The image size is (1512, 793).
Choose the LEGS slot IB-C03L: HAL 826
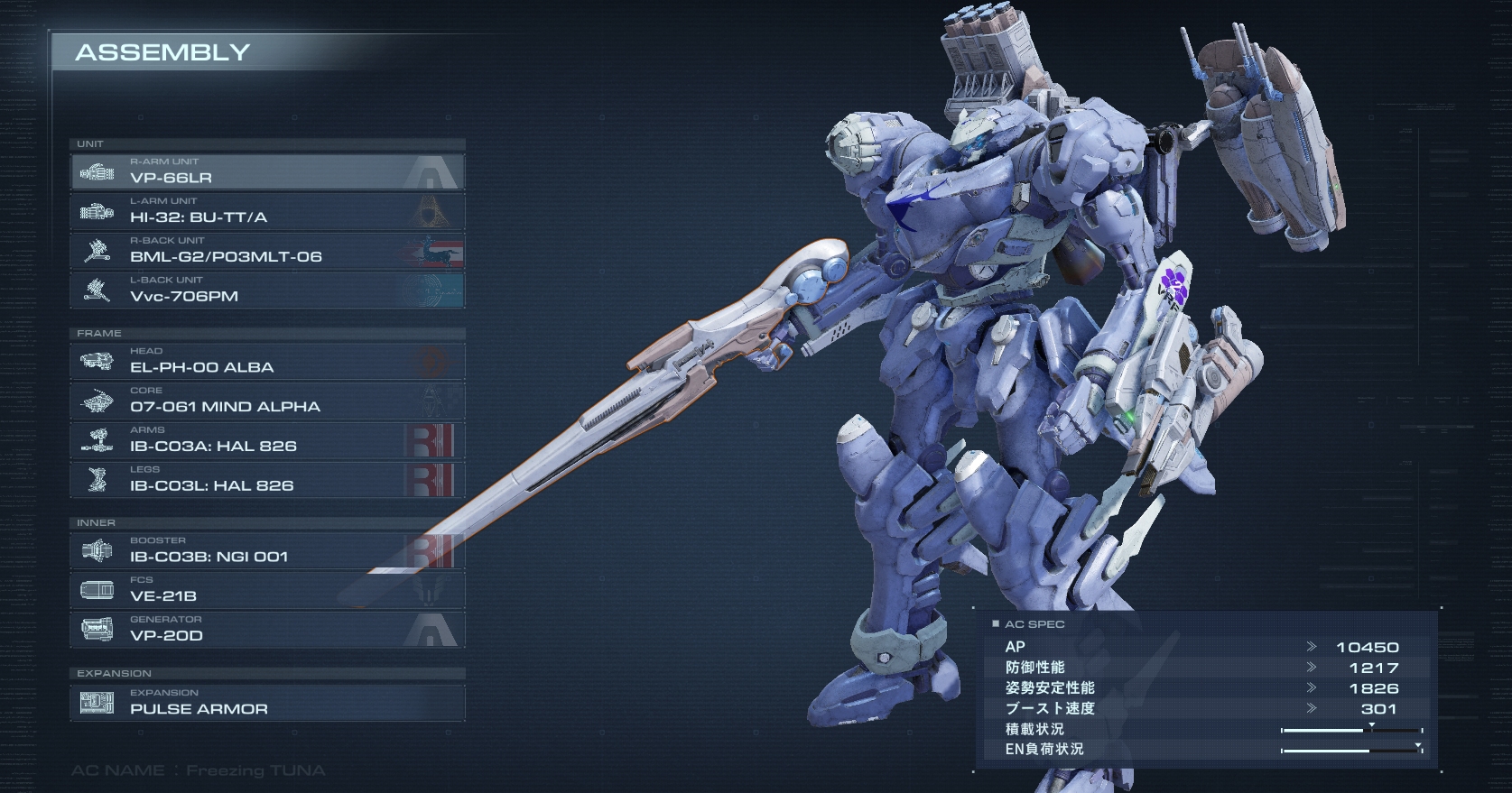tap(267, 480)
